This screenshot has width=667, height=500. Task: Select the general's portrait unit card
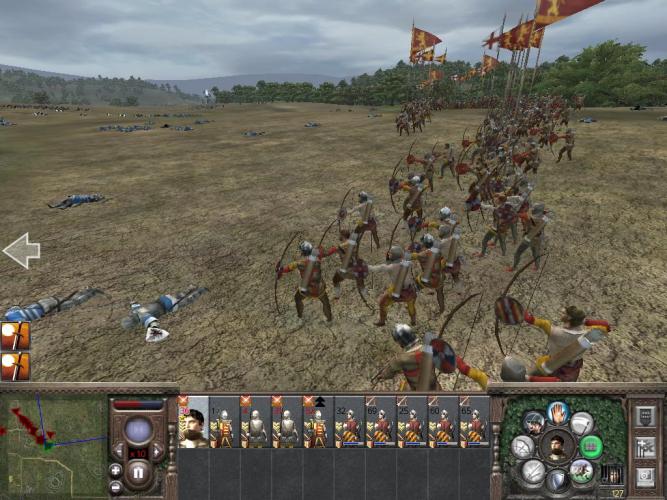point(193,423)
